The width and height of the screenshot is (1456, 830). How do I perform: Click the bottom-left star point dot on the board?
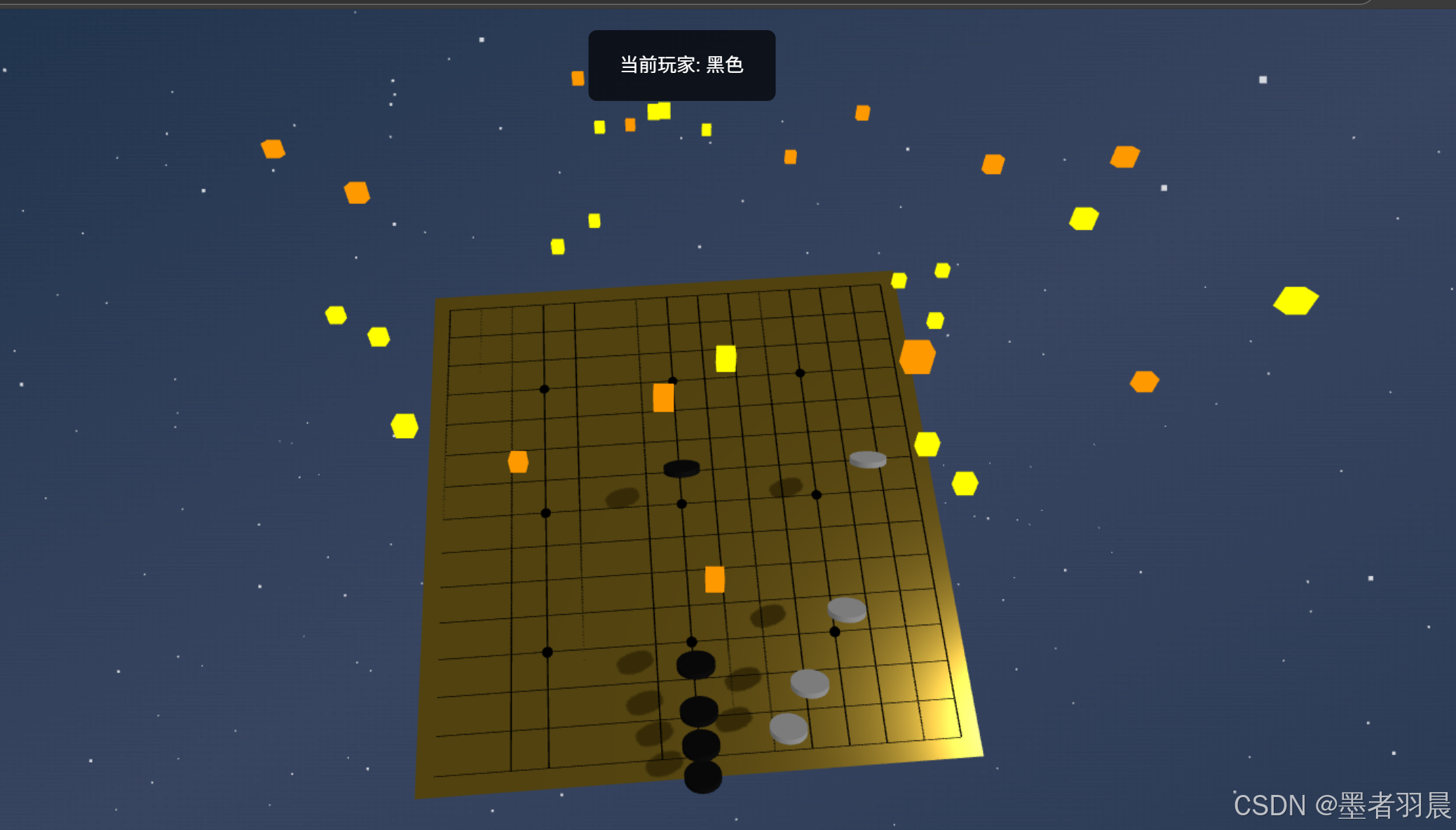[546, 651]
